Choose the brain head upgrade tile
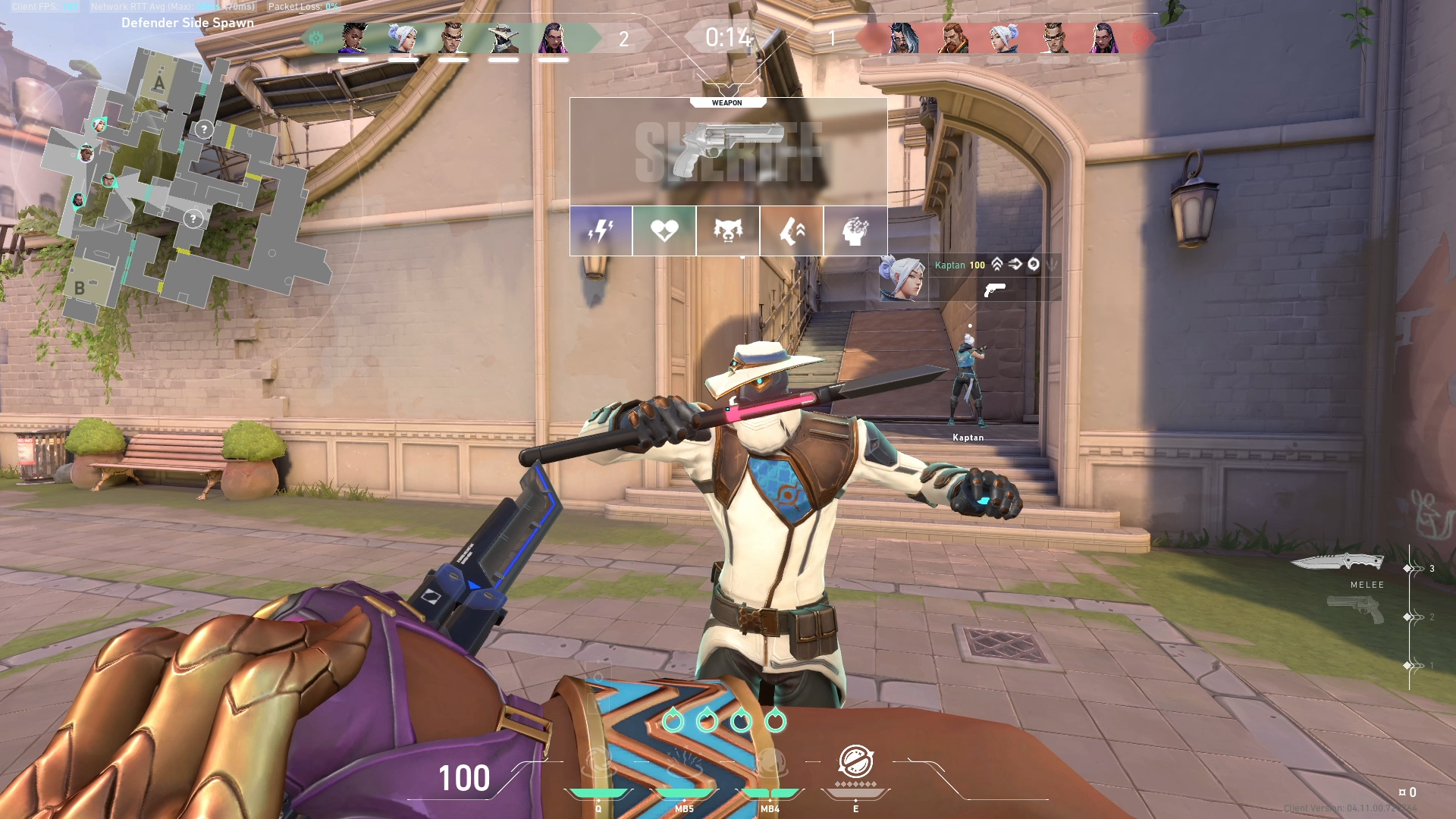Image resolution: width=1456 pixels, height=819 pixels. pyautogui.click(x=855, y=231)
